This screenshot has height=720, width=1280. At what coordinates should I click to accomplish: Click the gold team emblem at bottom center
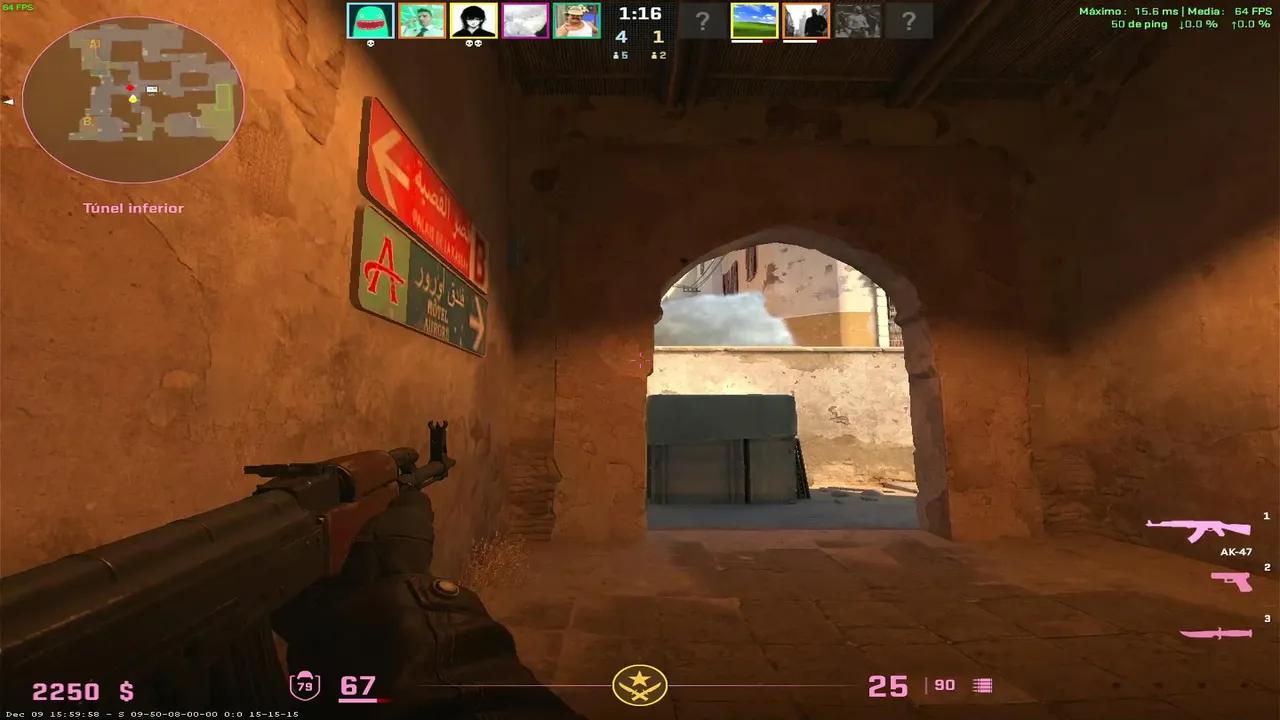point(638,686)
